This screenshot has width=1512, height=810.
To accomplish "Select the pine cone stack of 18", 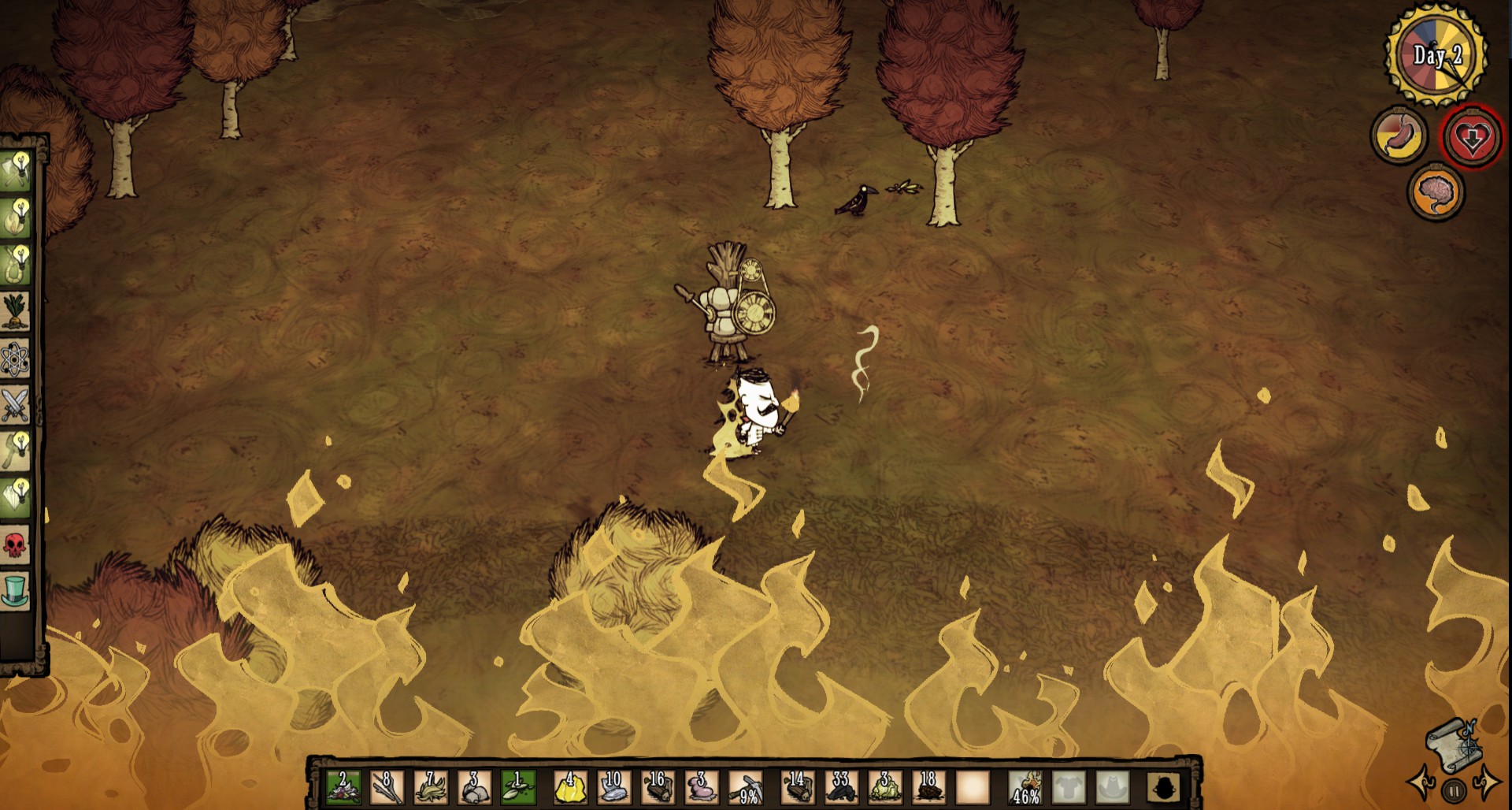I will tap(928, 787).
